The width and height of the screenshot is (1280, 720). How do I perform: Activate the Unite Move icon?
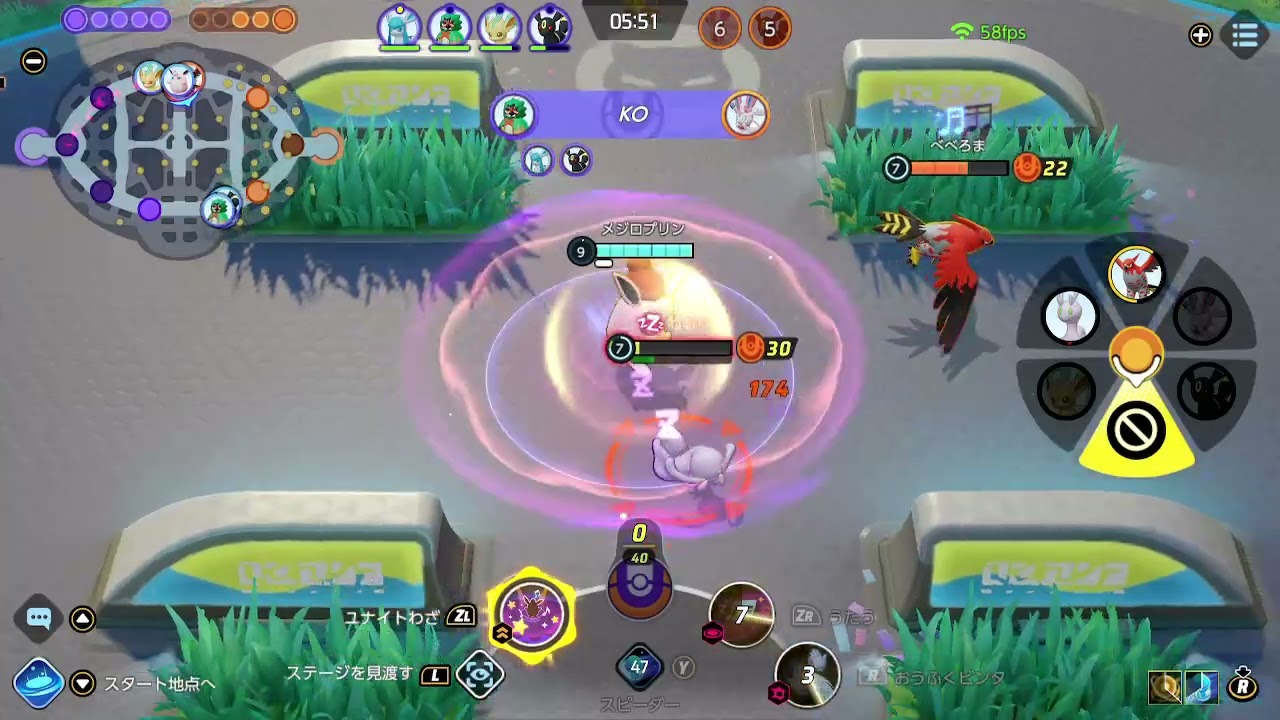point(532,613)
